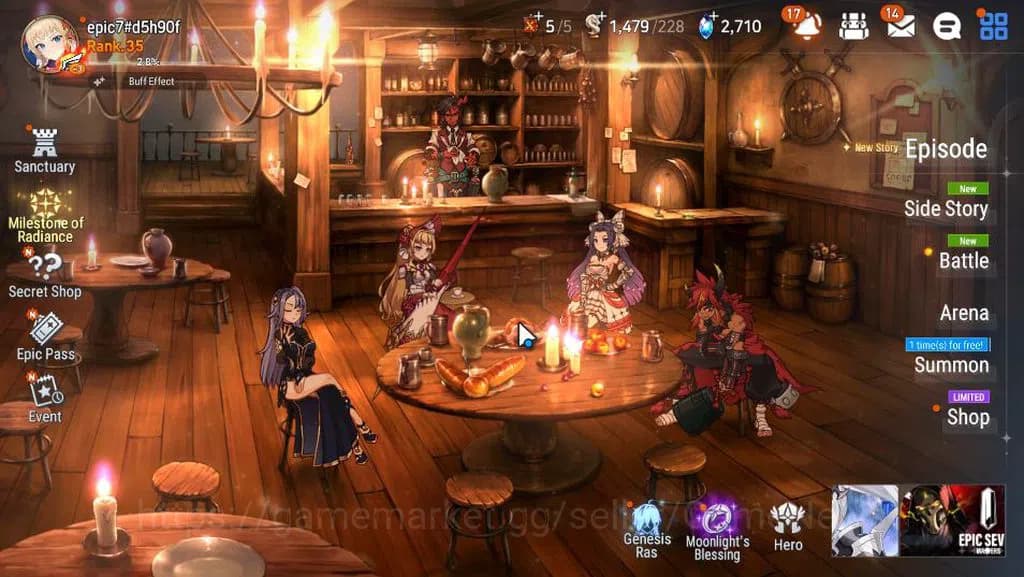
Task: Enter the Secret Shop
Action: (45, 273)
